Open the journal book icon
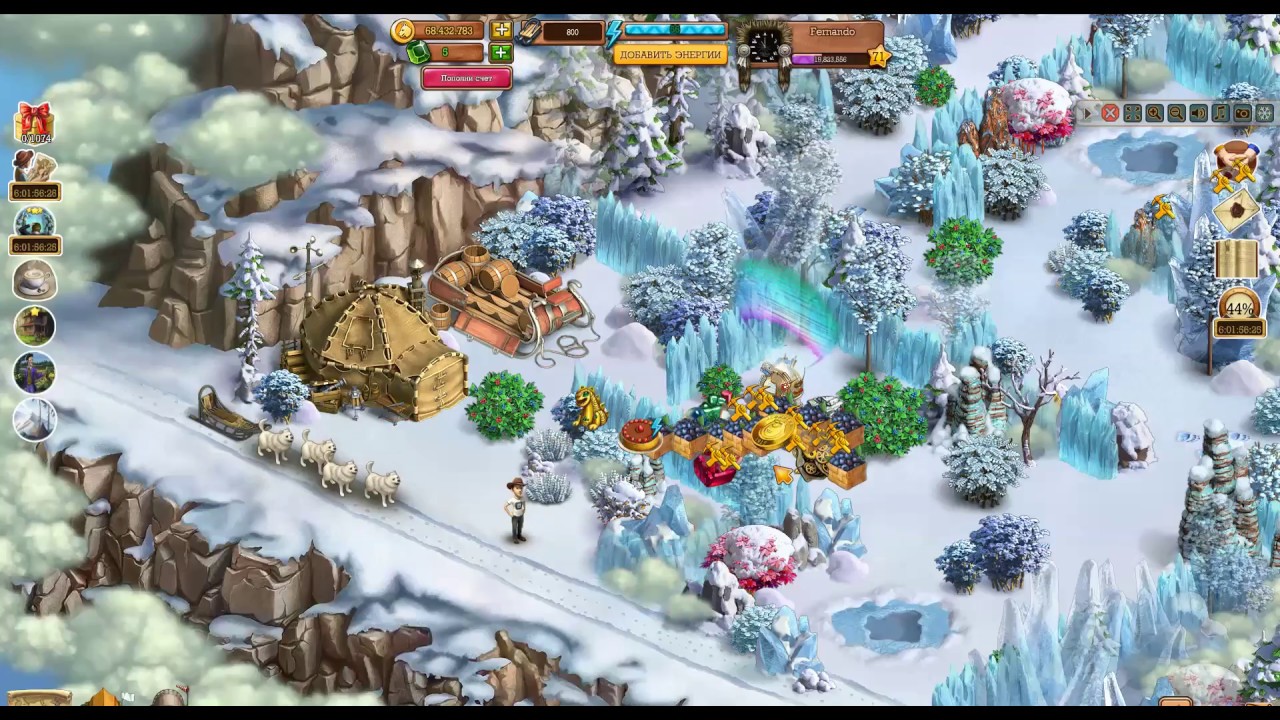 point(1236,259)
